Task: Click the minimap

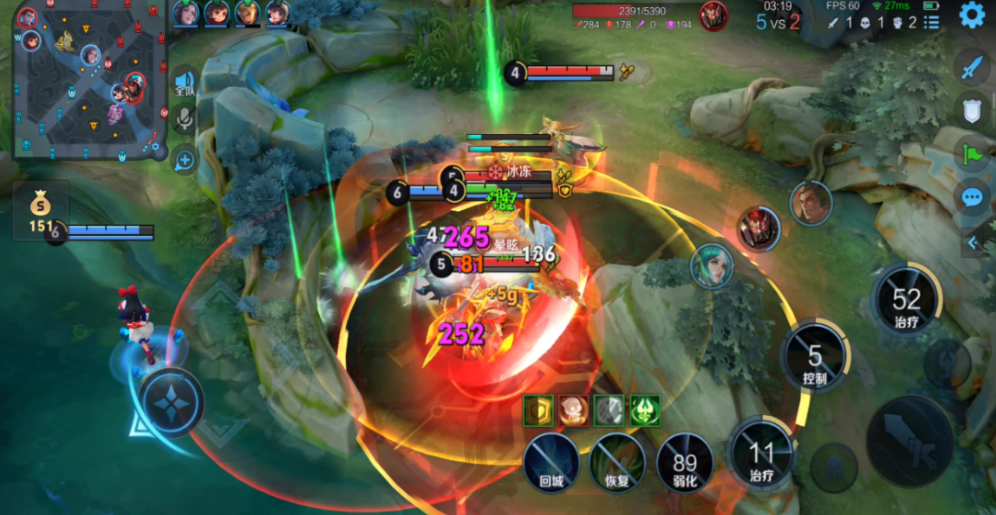Action: click(x=90, y=80)
